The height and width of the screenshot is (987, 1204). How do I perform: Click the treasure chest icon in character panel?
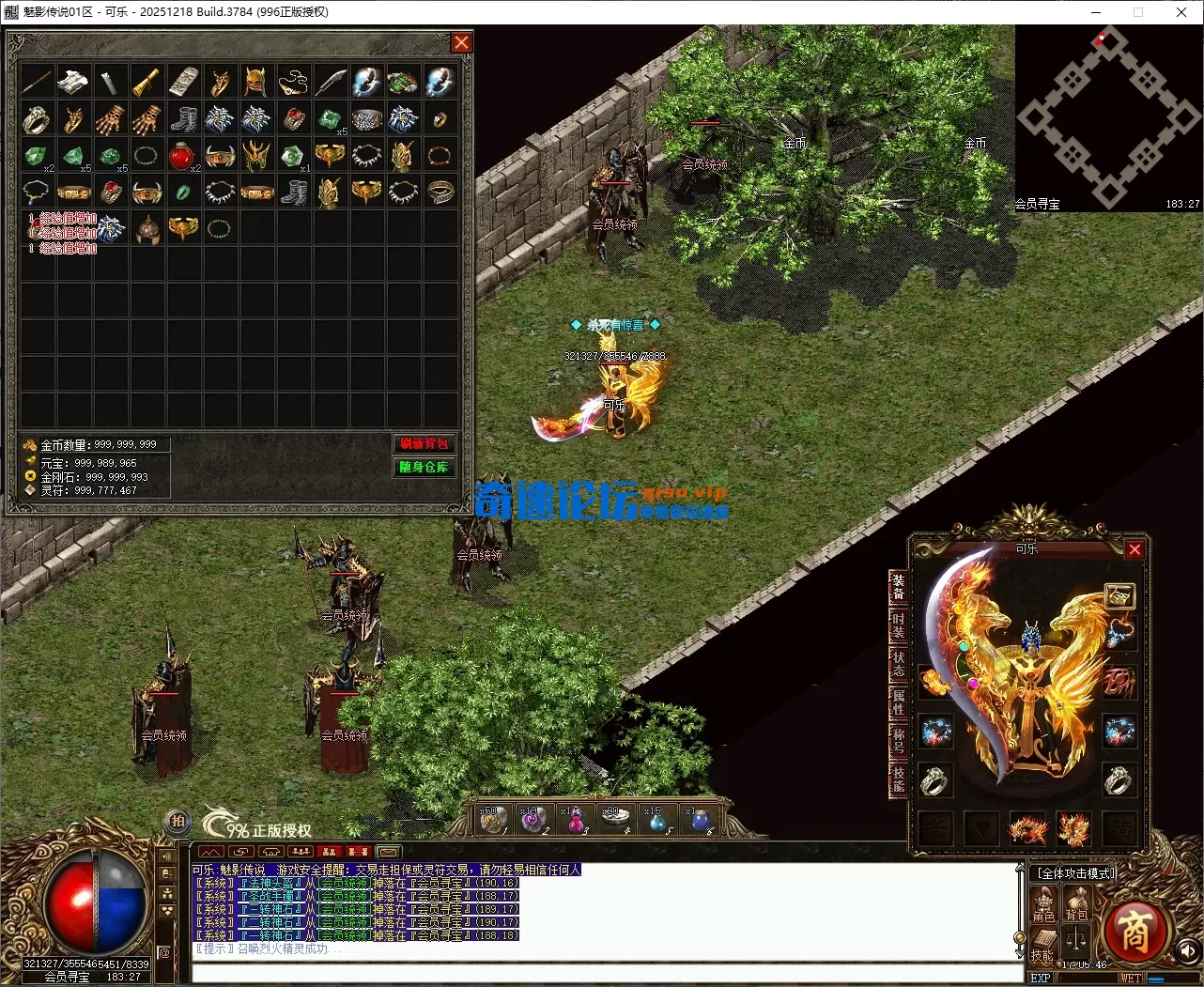(x=1119, y=595)
